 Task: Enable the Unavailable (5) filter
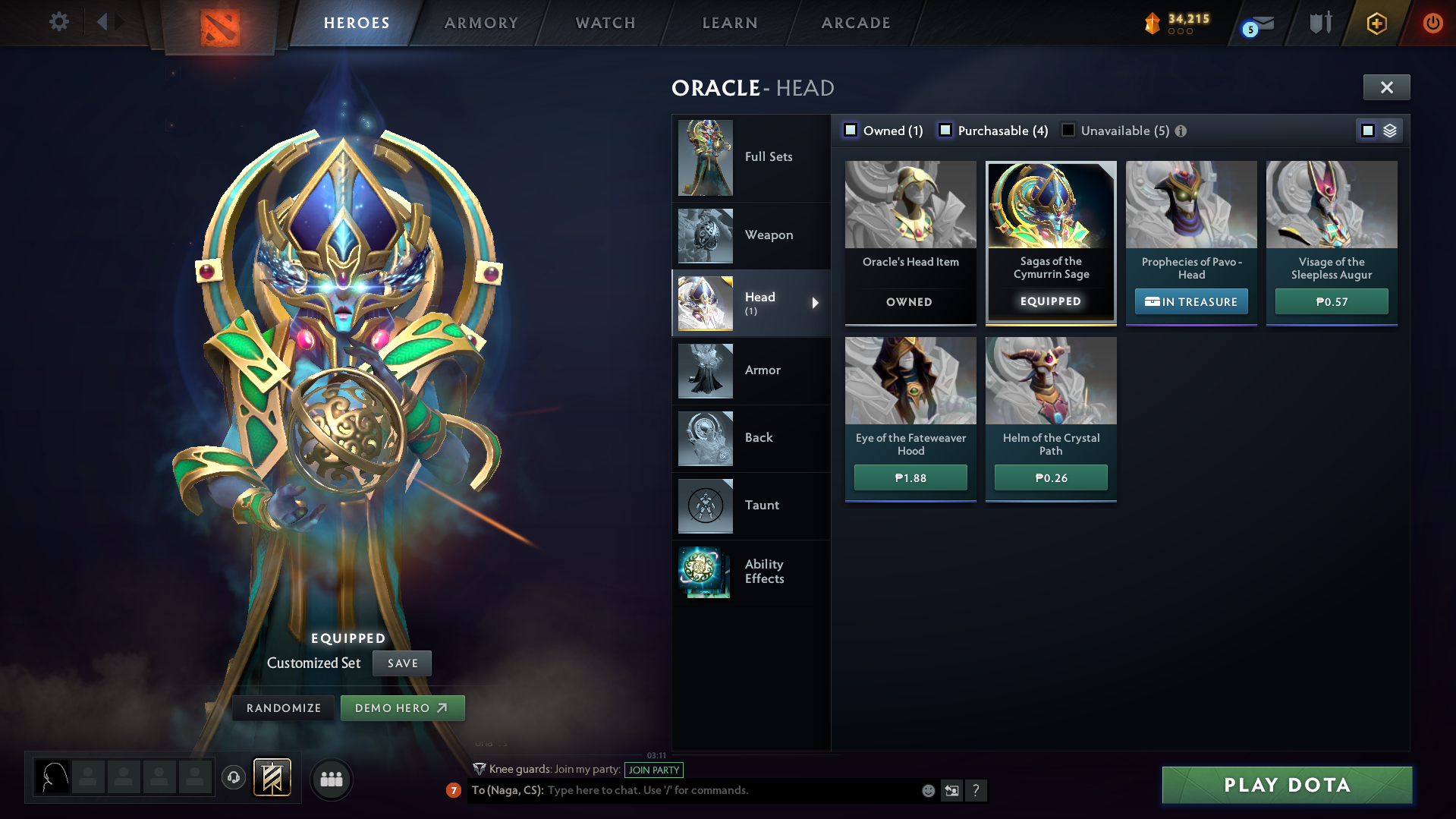click(1068, 131)
